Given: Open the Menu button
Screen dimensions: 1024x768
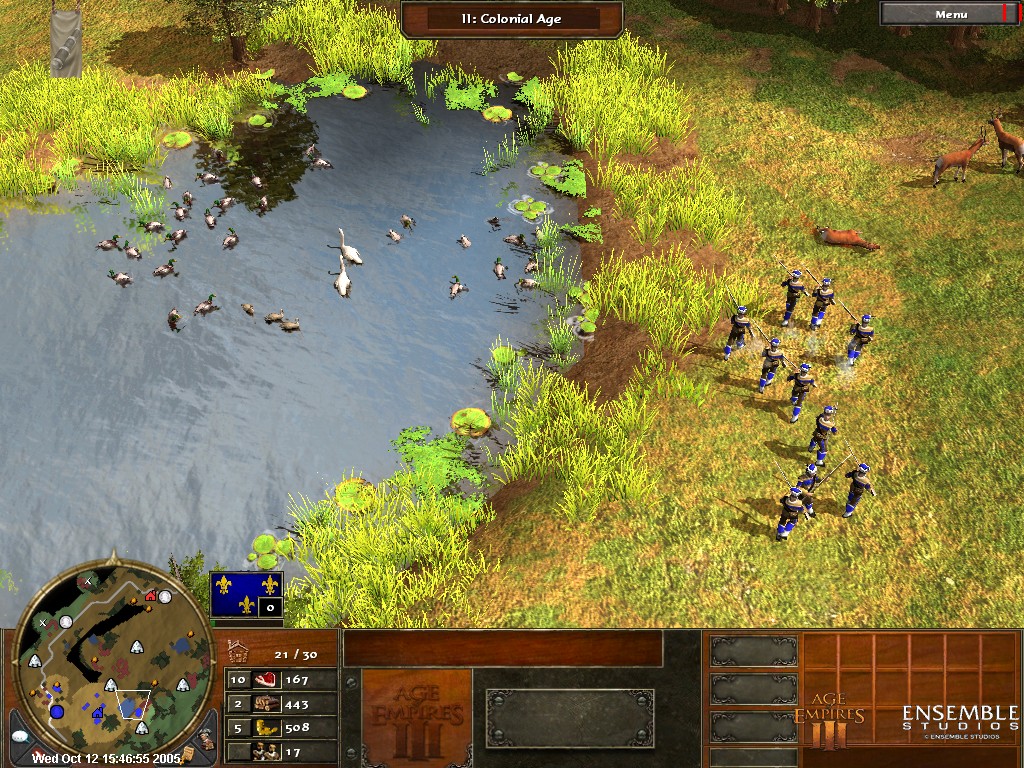Looking at the screenshot, I should point(950,14).
